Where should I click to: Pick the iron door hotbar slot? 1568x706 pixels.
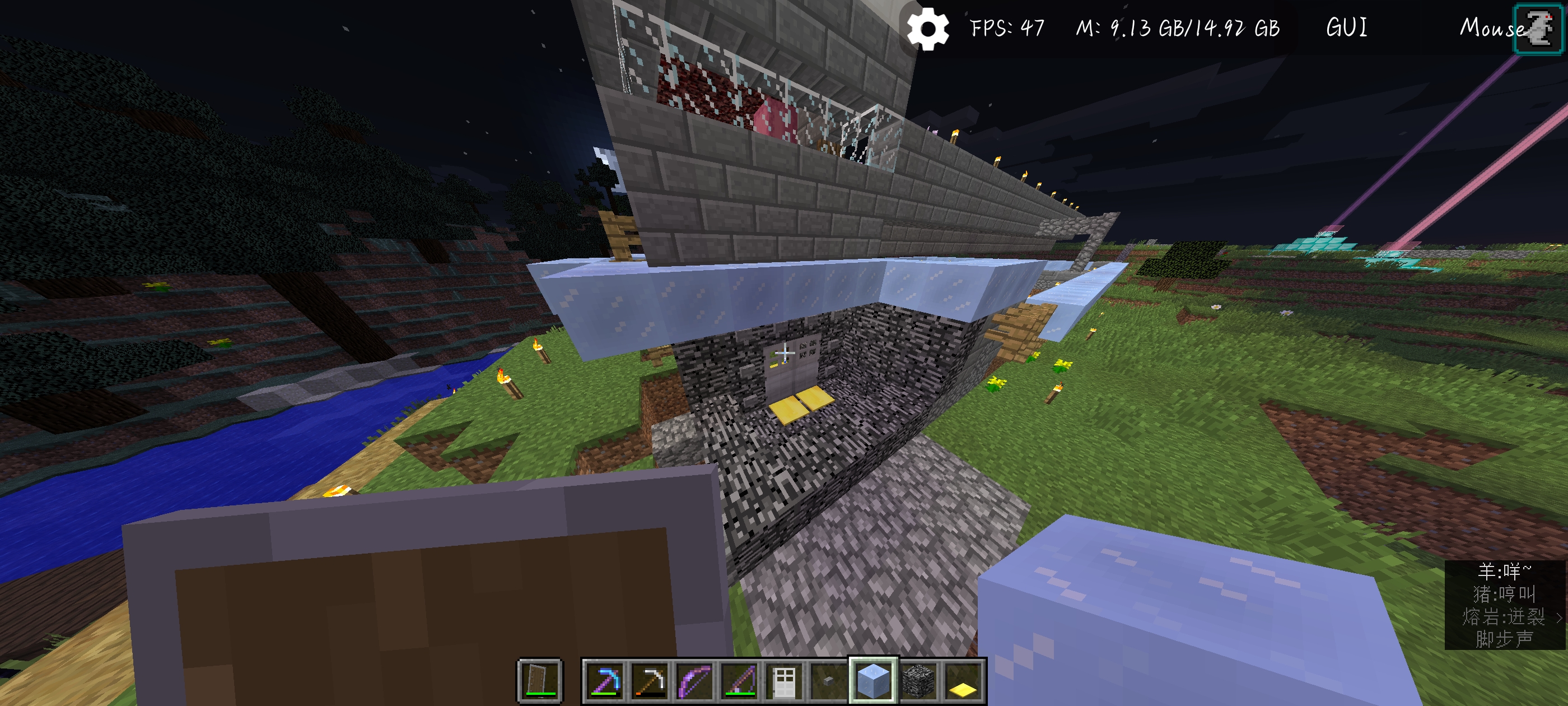784,680
